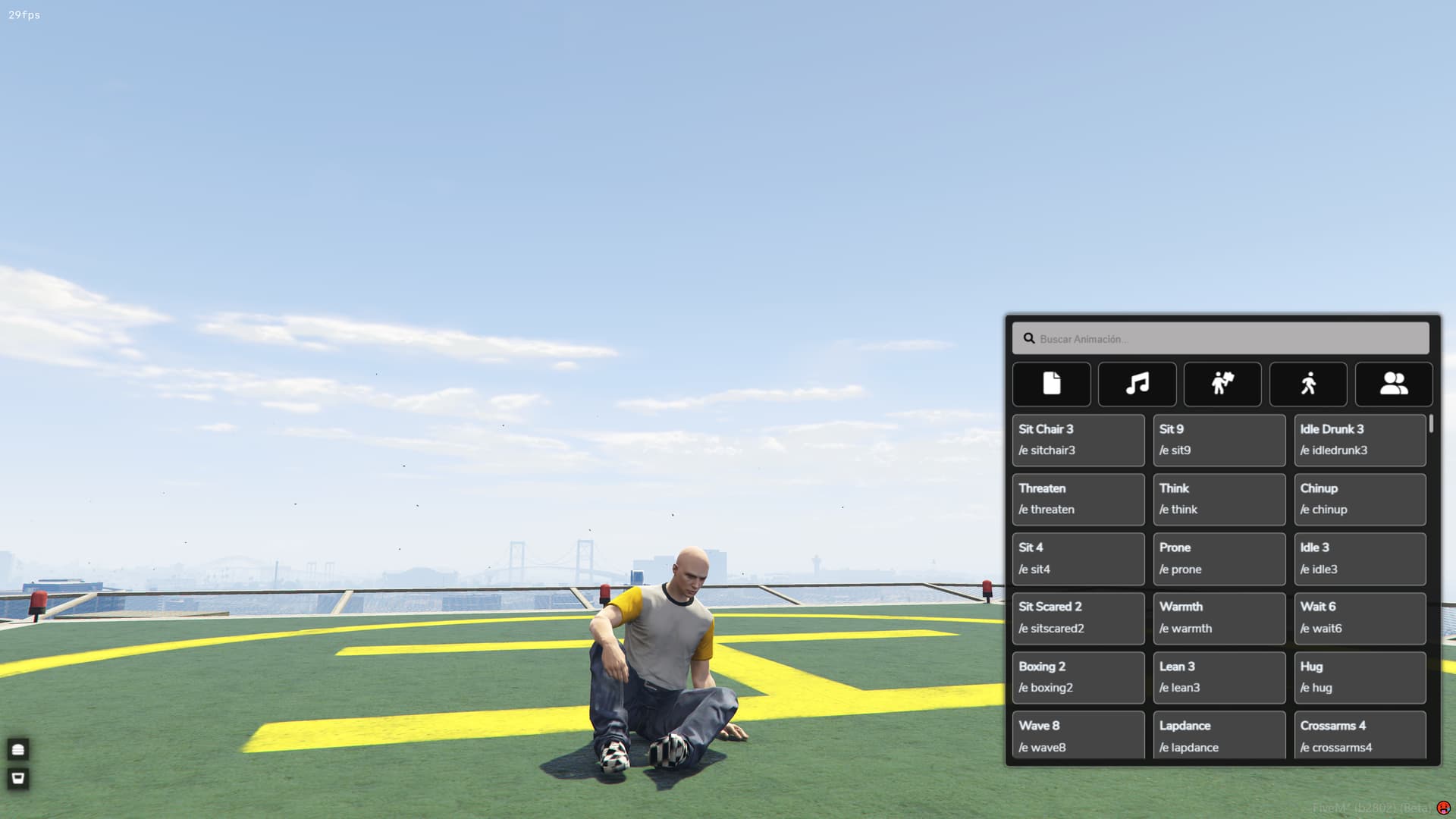Select the document animations category icon

click(x=1052, y=384)
